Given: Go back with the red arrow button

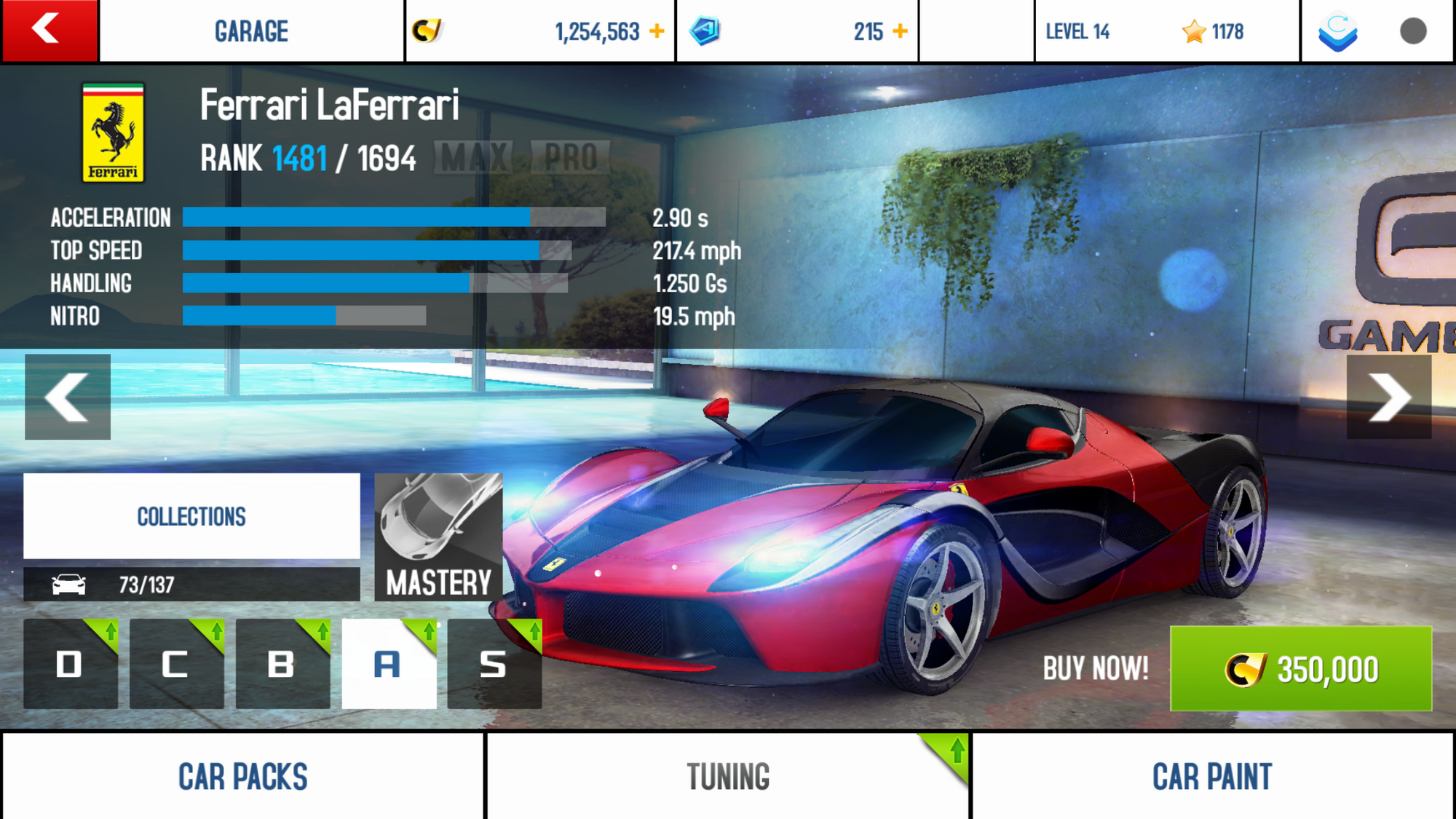Looking at the screenshot, I should click(49, 31).
